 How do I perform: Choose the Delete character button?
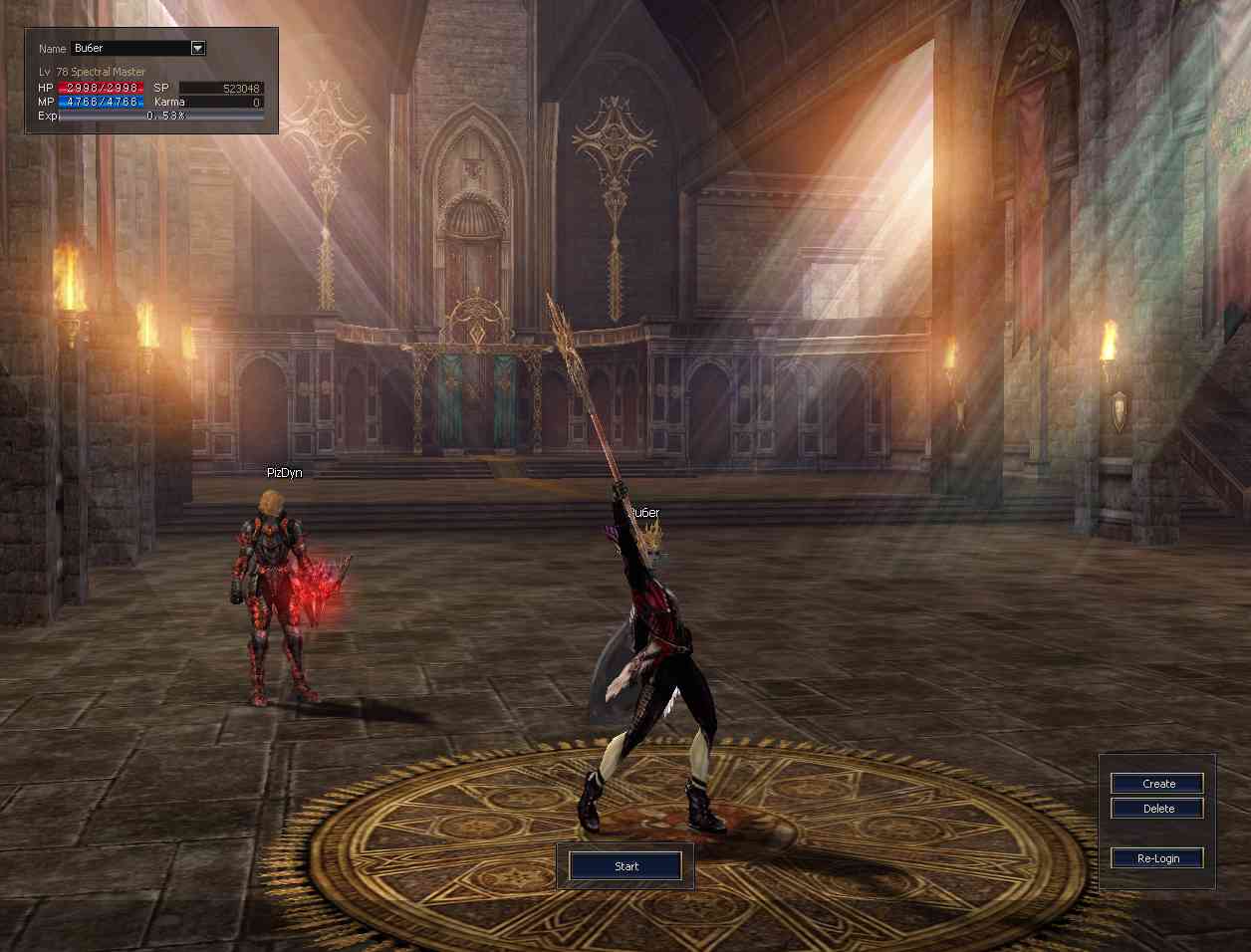pyautogui.click(x=1157, y=809)
